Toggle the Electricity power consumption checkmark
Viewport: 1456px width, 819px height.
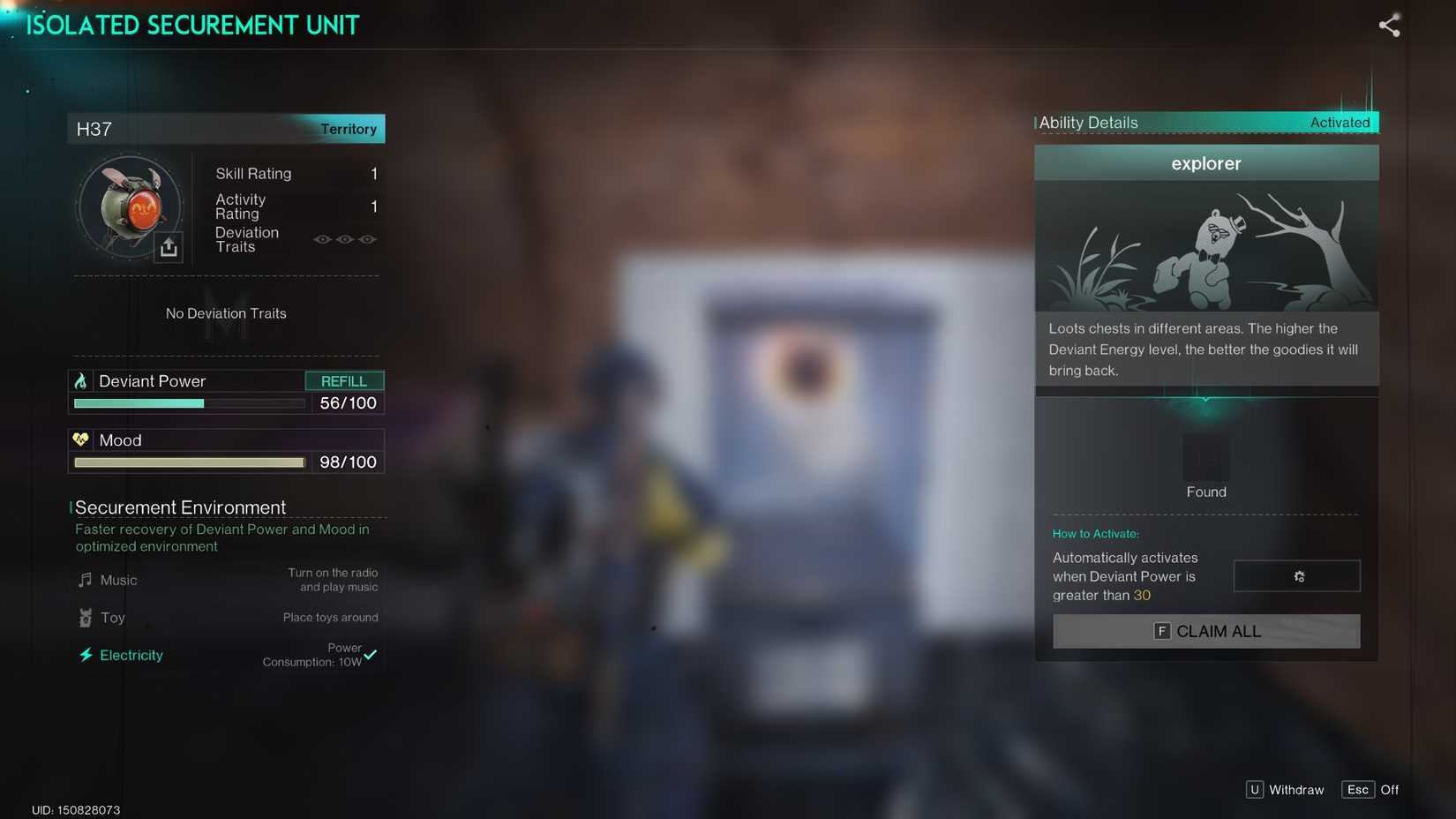coord(372,656)
